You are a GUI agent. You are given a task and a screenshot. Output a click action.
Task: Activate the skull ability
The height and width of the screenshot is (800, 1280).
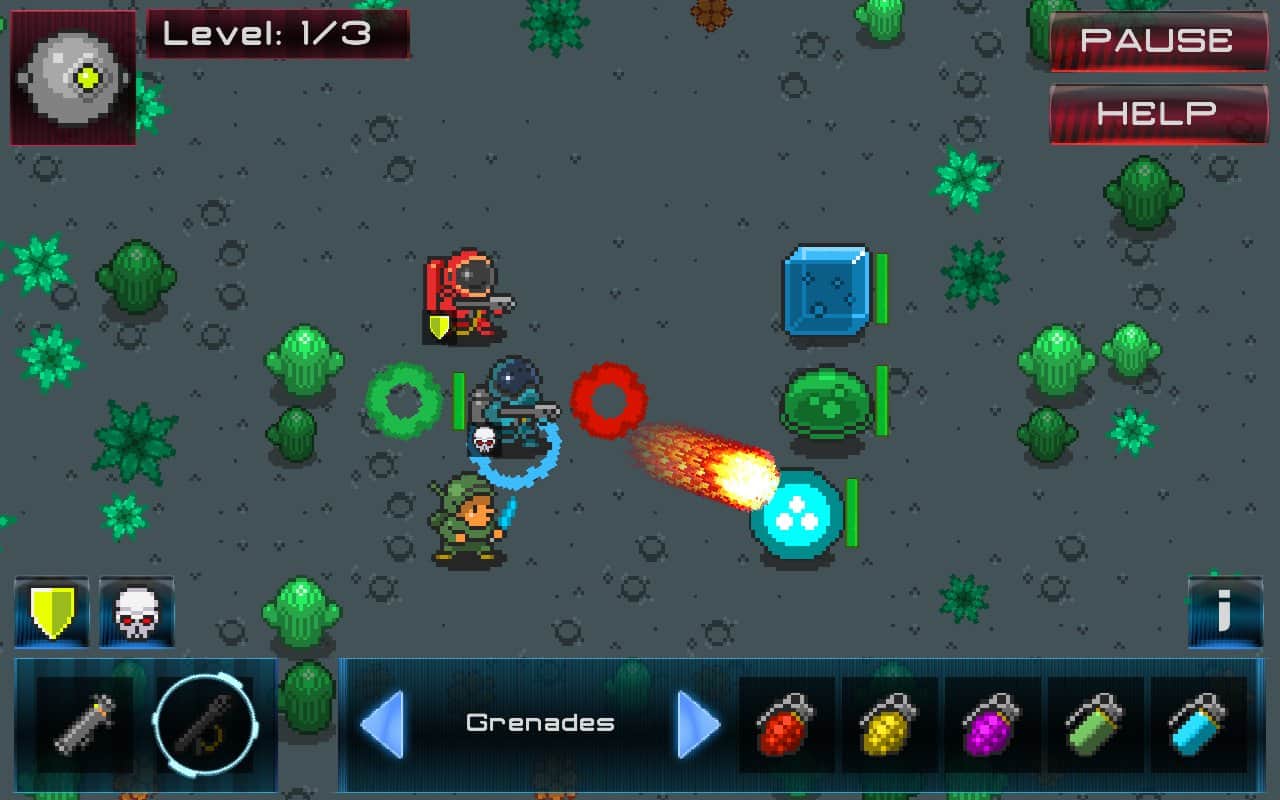click(x=137, y=612)
